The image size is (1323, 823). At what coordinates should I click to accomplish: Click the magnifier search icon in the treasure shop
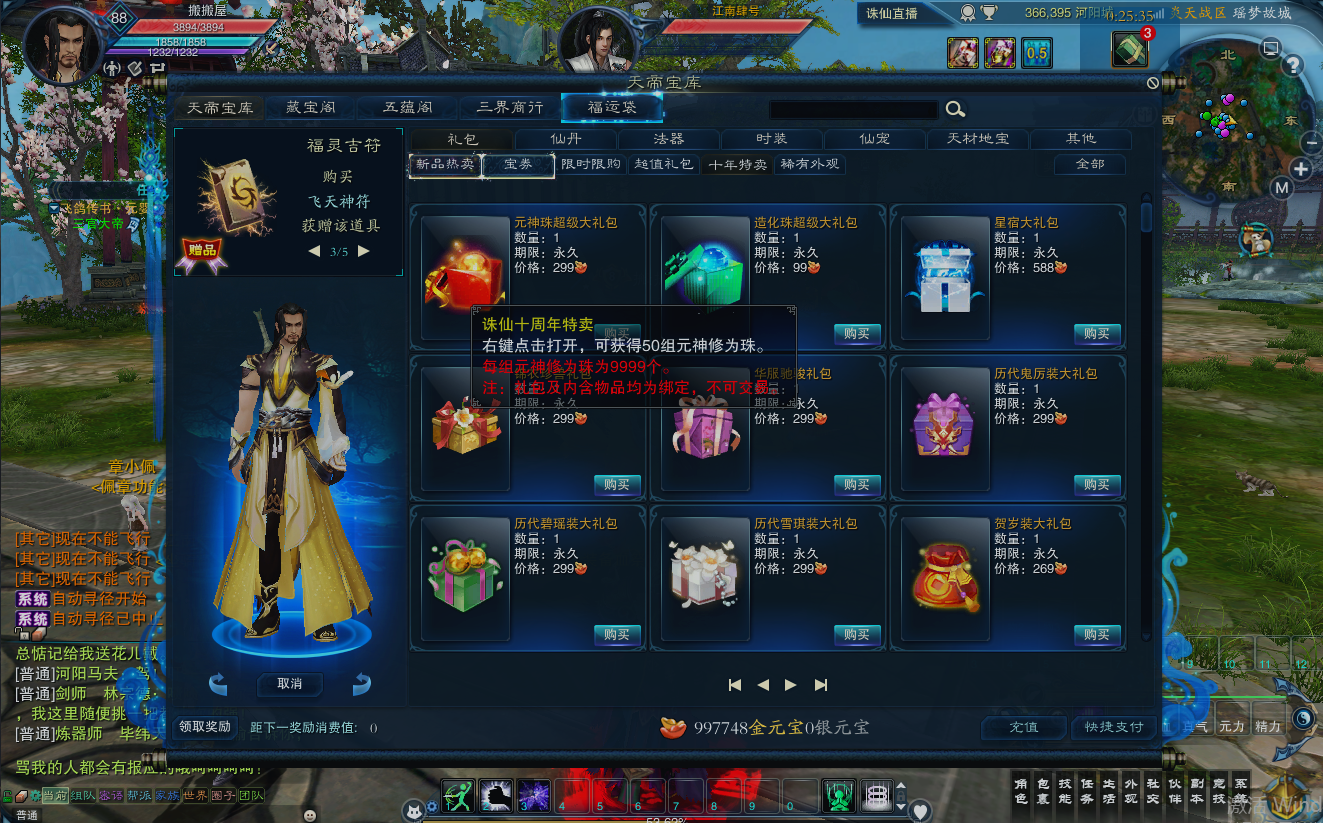pyautogui.click(x=955, y=109)
